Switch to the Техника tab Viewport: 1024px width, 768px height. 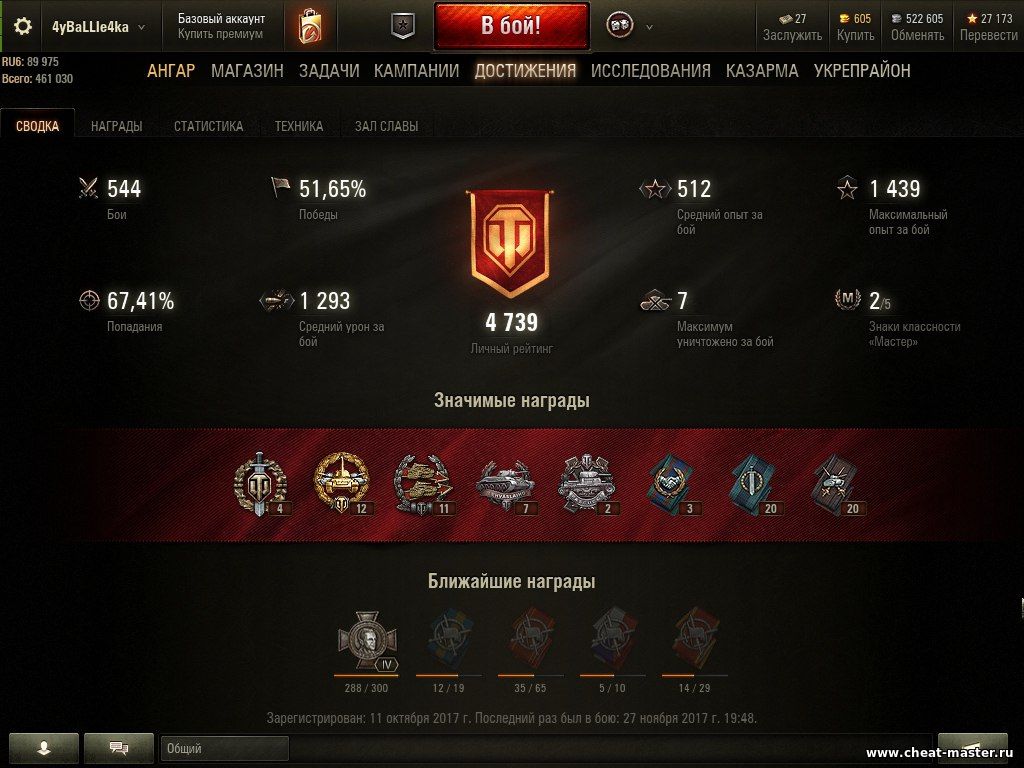[299, 126]
